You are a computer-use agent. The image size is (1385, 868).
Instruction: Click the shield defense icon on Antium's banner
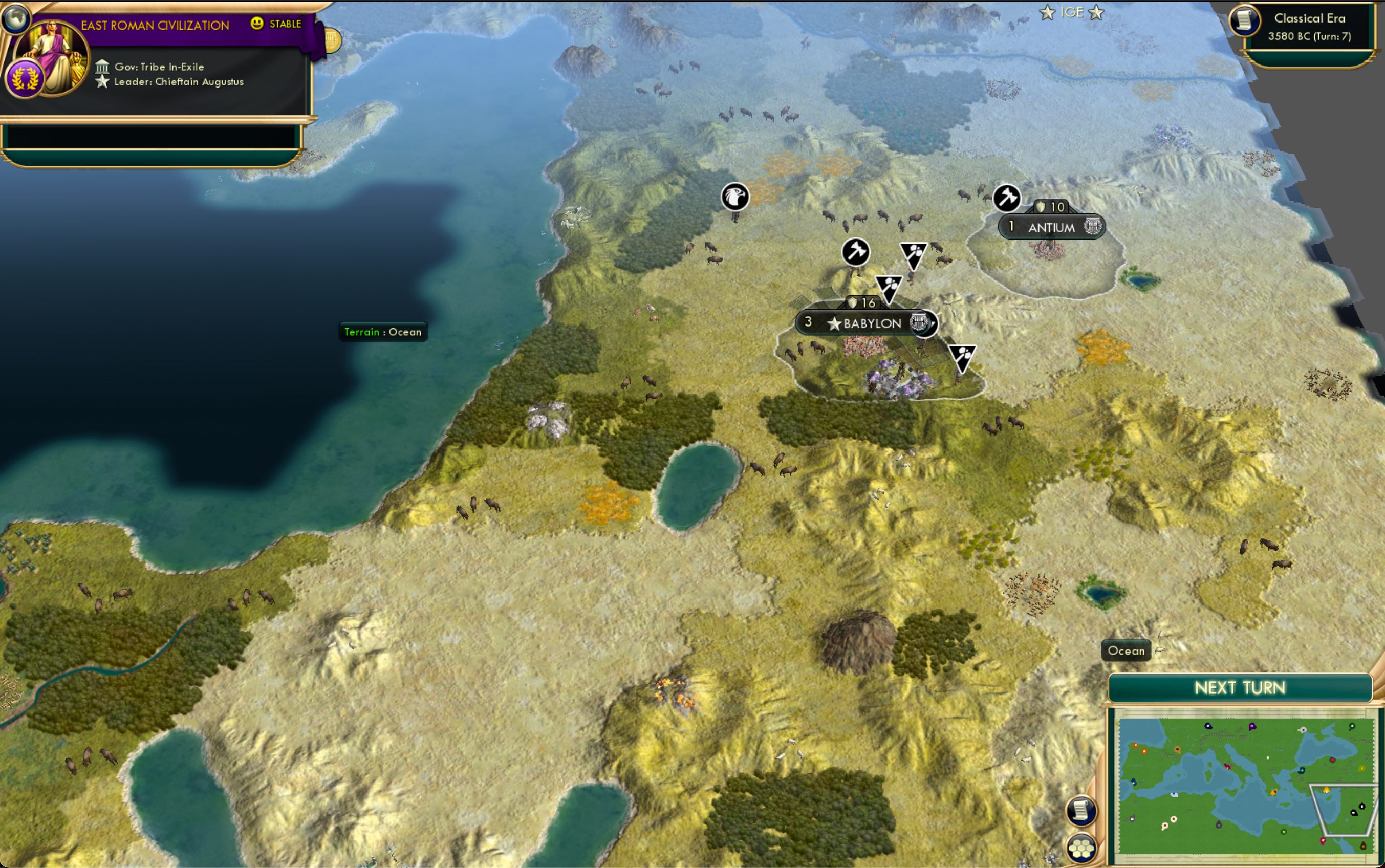pyautogui.click(x=1042, y=207)
